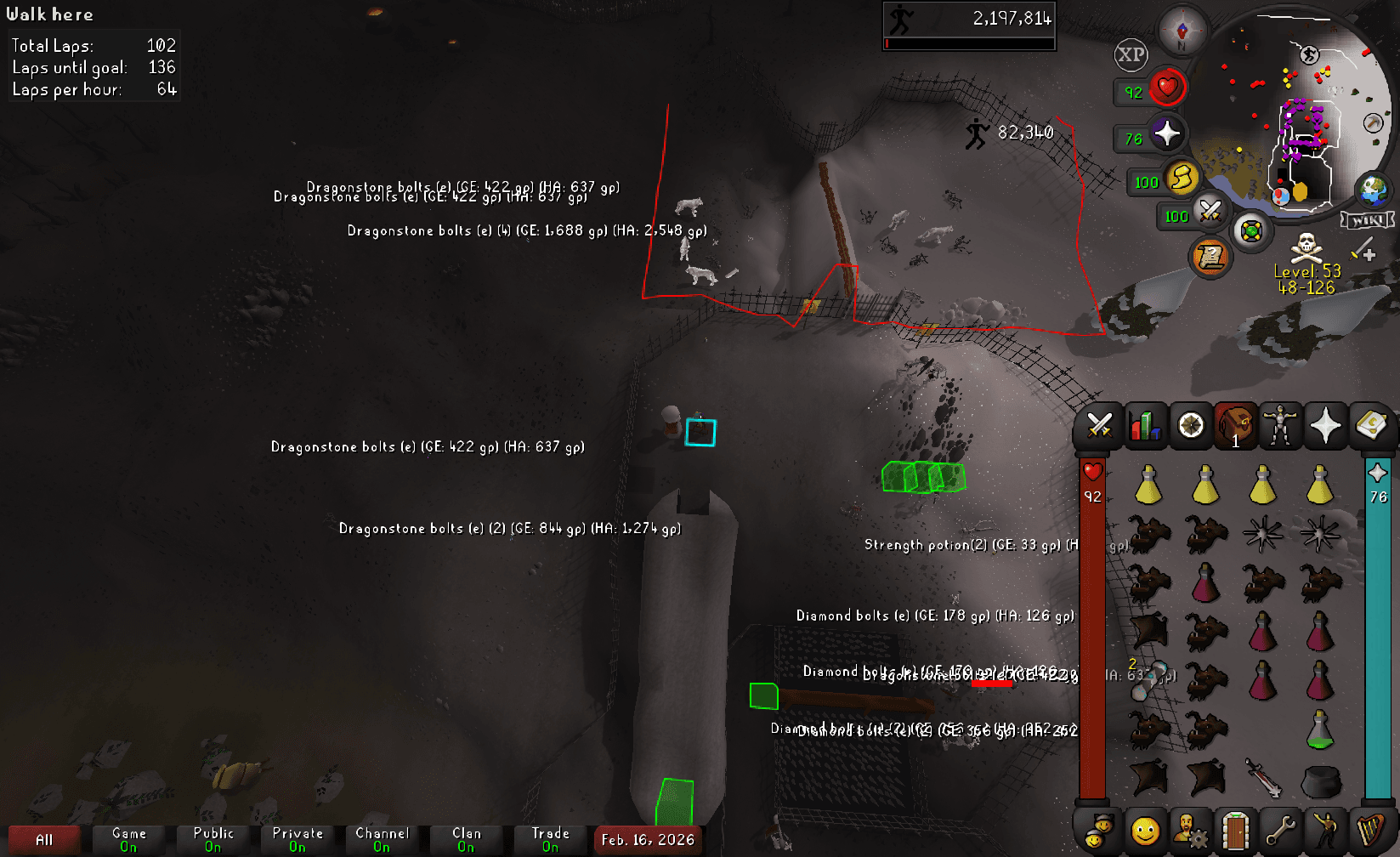The image size is (1400, 857).
Task: Select the Combat Options tab
Action: click(x=1101, y=425)
